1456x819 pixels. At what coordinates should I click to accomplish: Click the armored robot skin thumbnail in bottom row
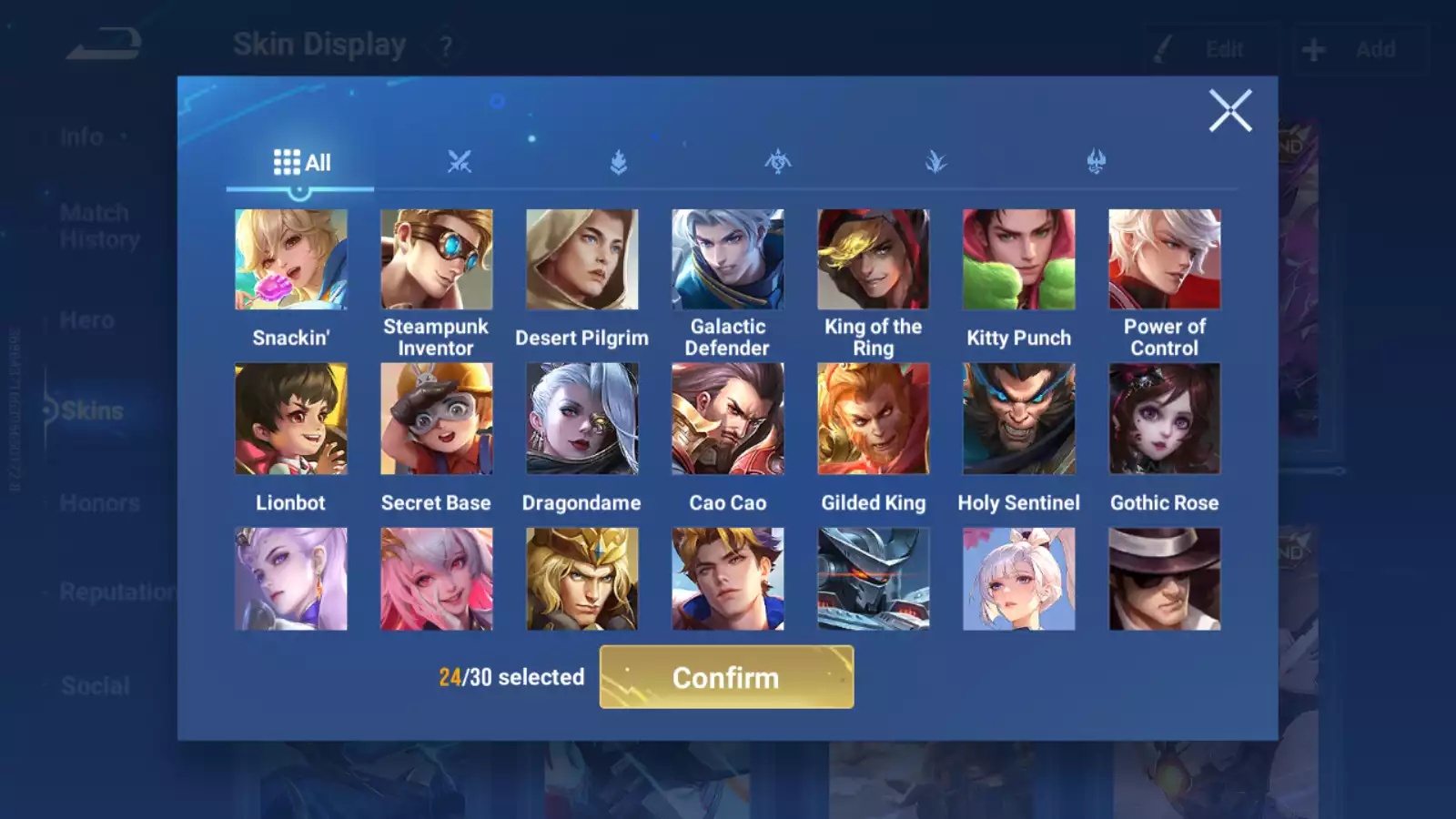point(874,577)
